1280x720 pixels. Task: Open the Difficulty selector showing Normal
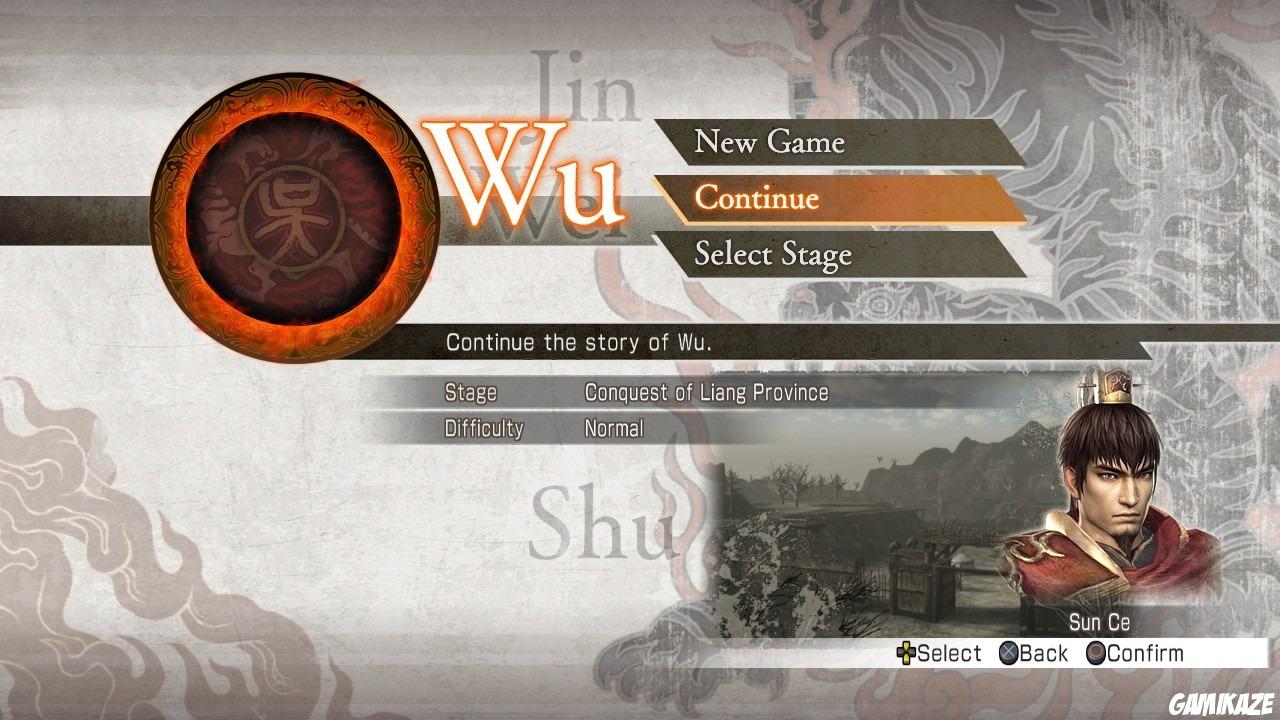(x=617, y=428)
